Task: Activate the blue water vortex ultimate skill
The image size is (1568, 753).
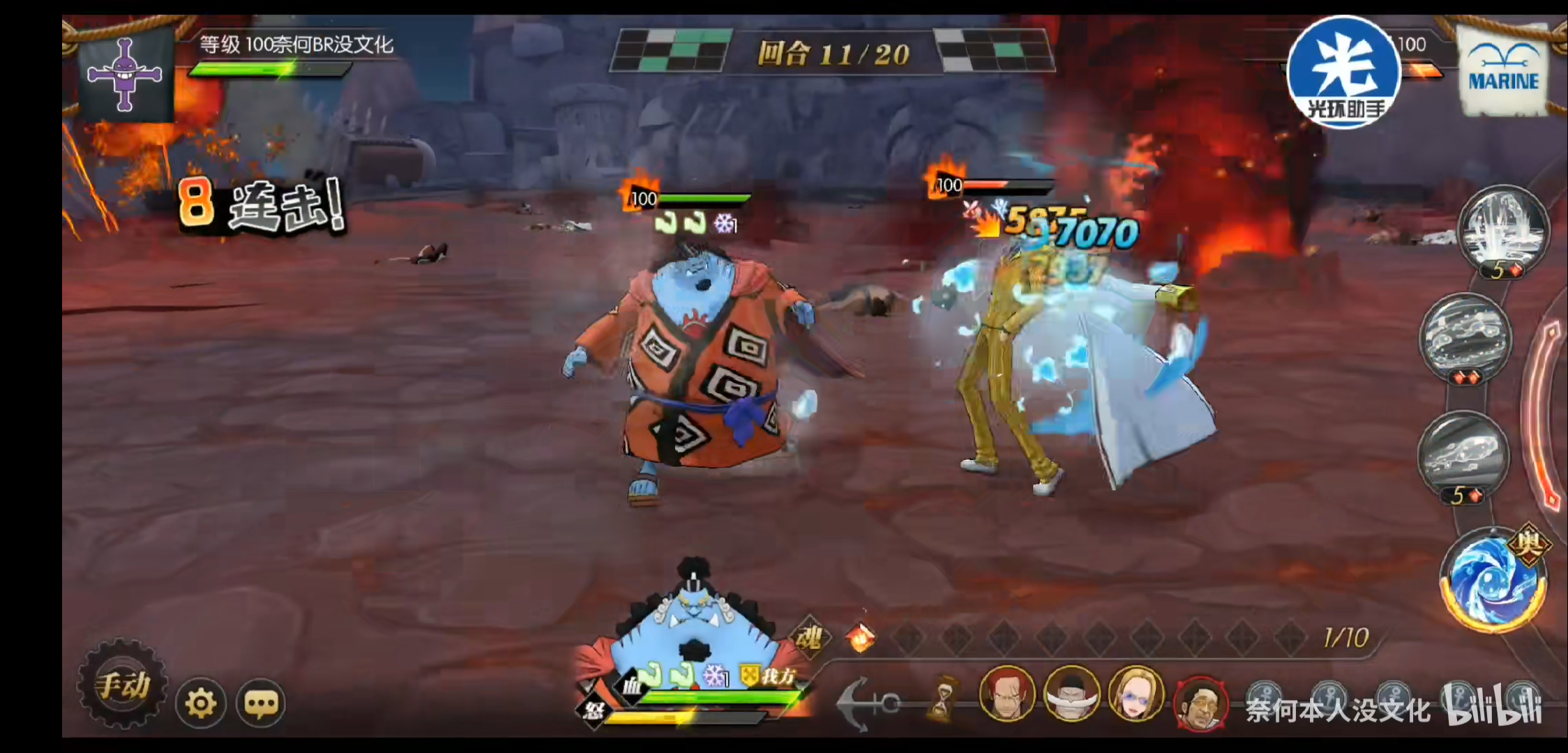Action: tap(1493, 581)
